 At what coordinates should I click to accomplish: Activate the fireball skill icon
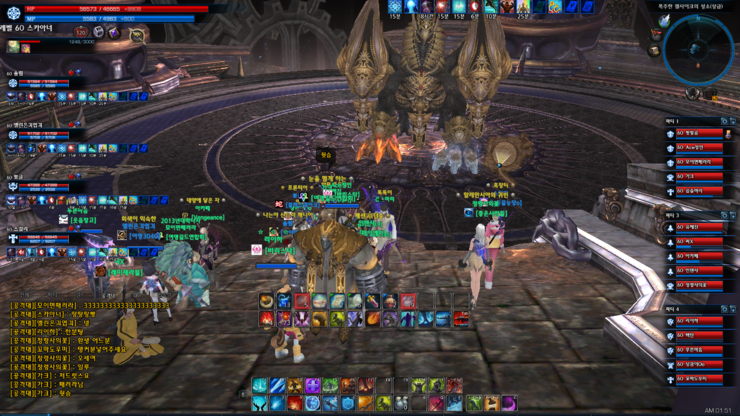(x=372, y=319)
